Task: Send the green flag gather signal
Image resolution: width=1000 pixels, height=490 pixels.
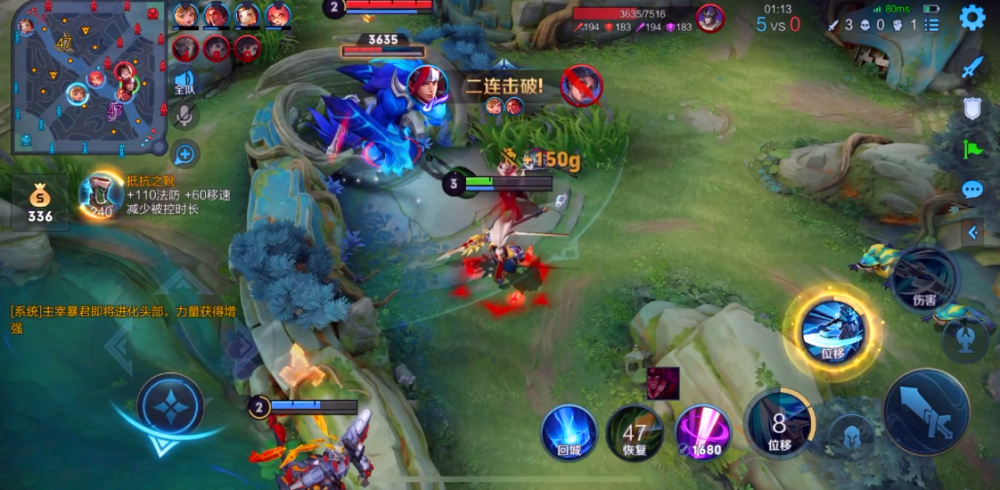Action: (973, 149)
